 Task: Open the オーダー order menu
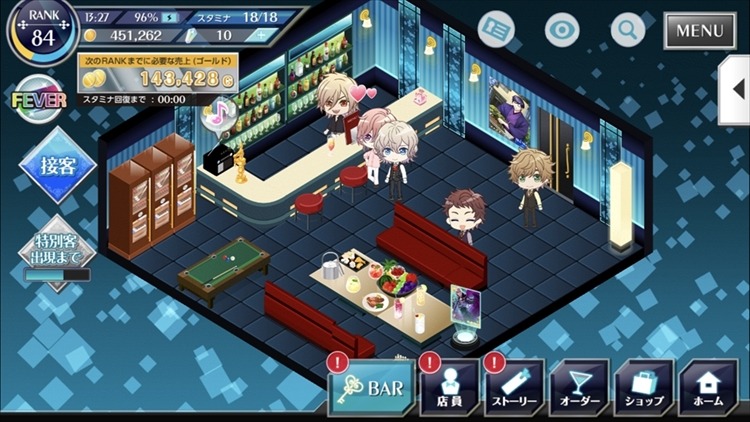click(579, 389)
